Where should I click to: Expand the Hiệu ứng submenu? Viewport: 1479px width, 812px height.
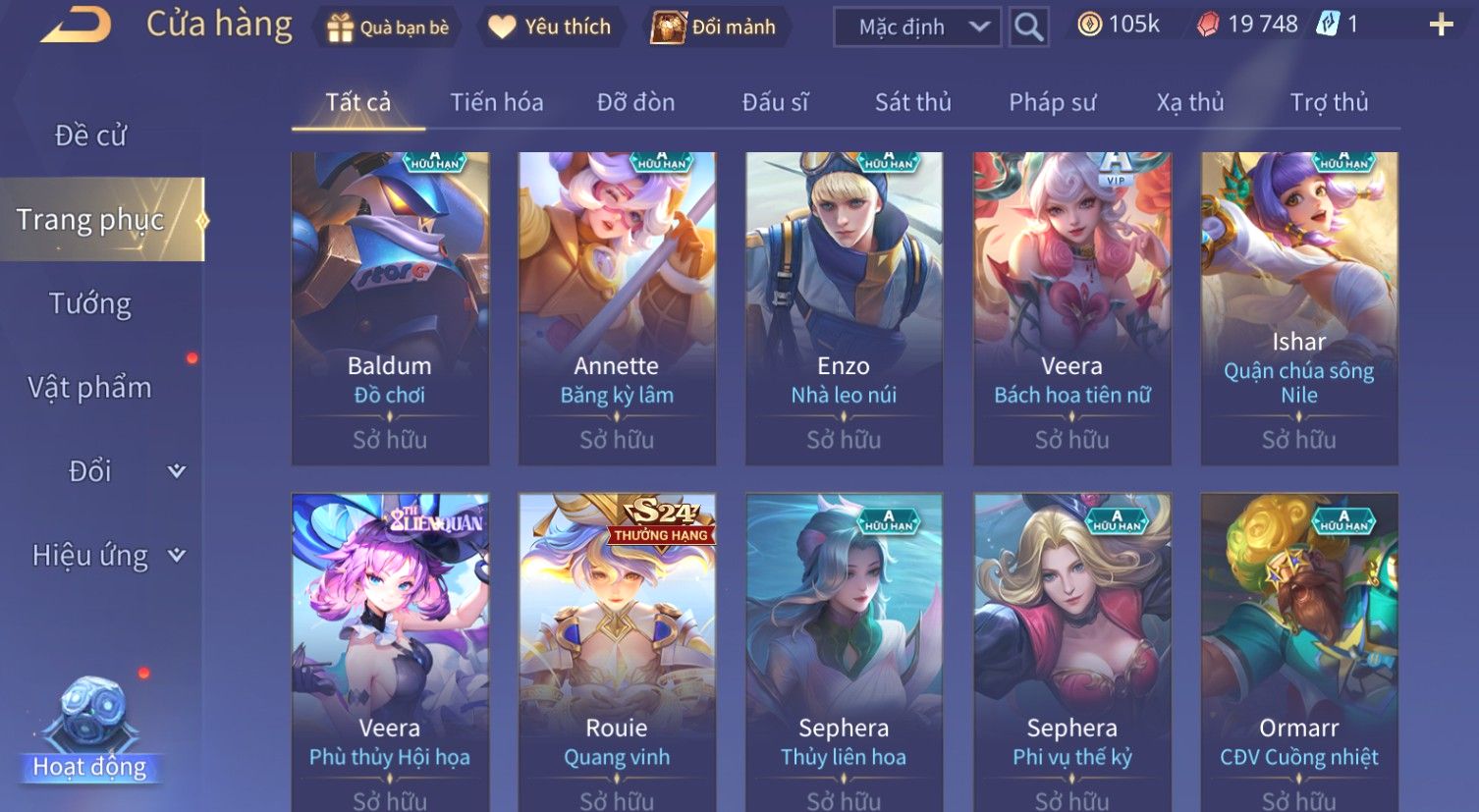108,556
